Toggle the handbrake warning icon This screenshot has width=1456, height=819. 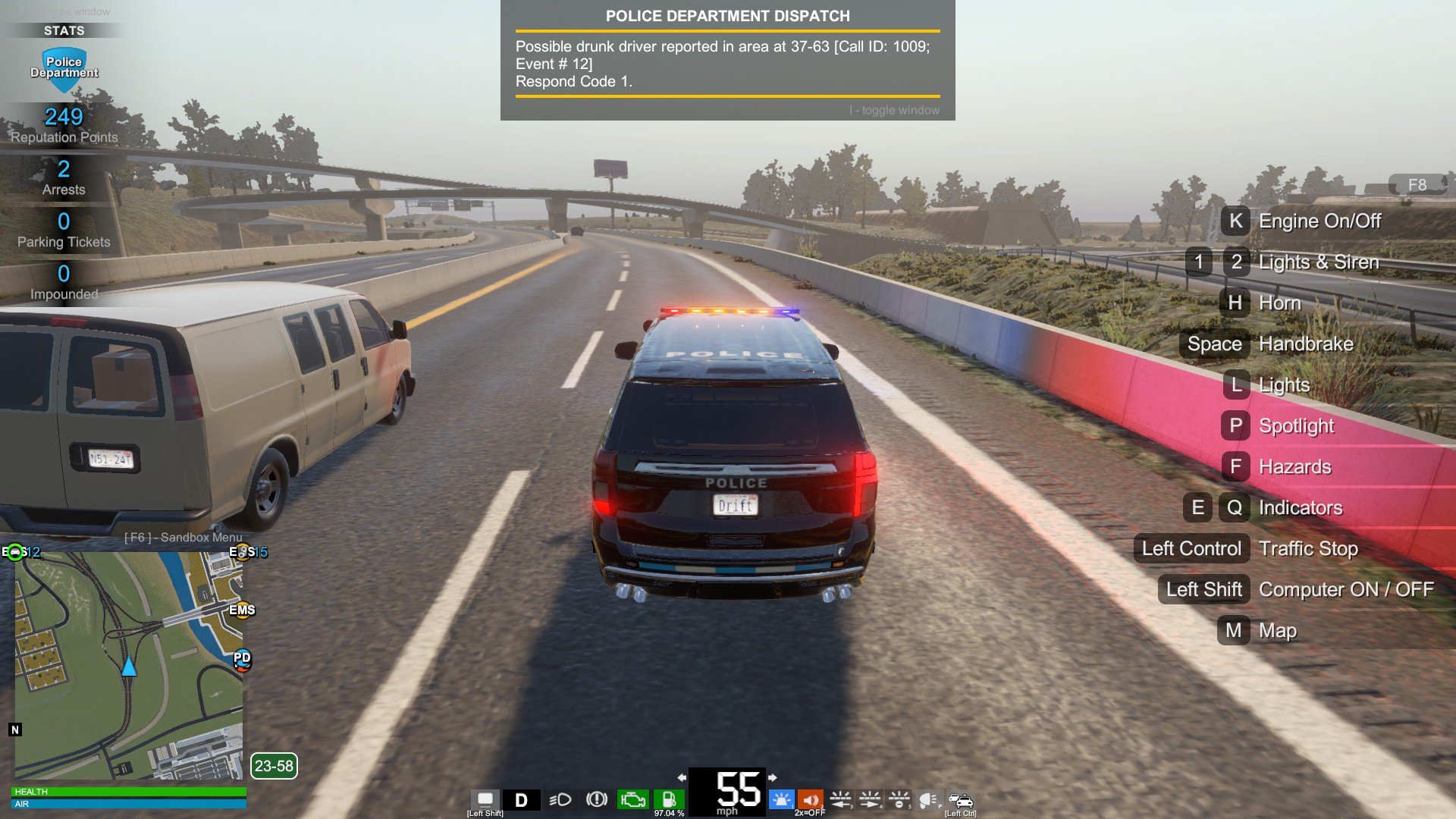click(x=597, y=799)
